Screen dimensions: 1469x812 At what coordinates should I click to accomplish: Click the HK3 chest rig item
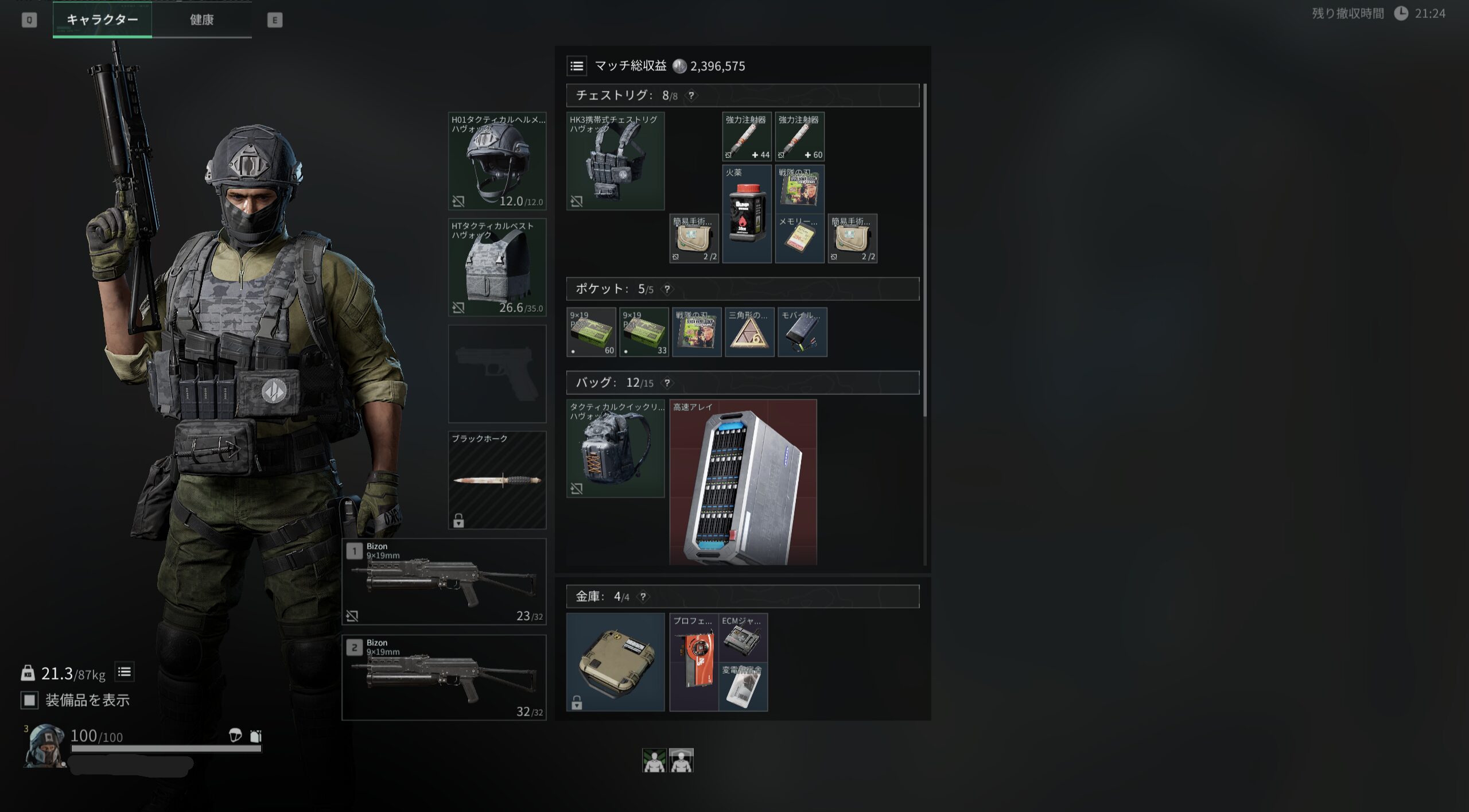(x=615, y=161)
